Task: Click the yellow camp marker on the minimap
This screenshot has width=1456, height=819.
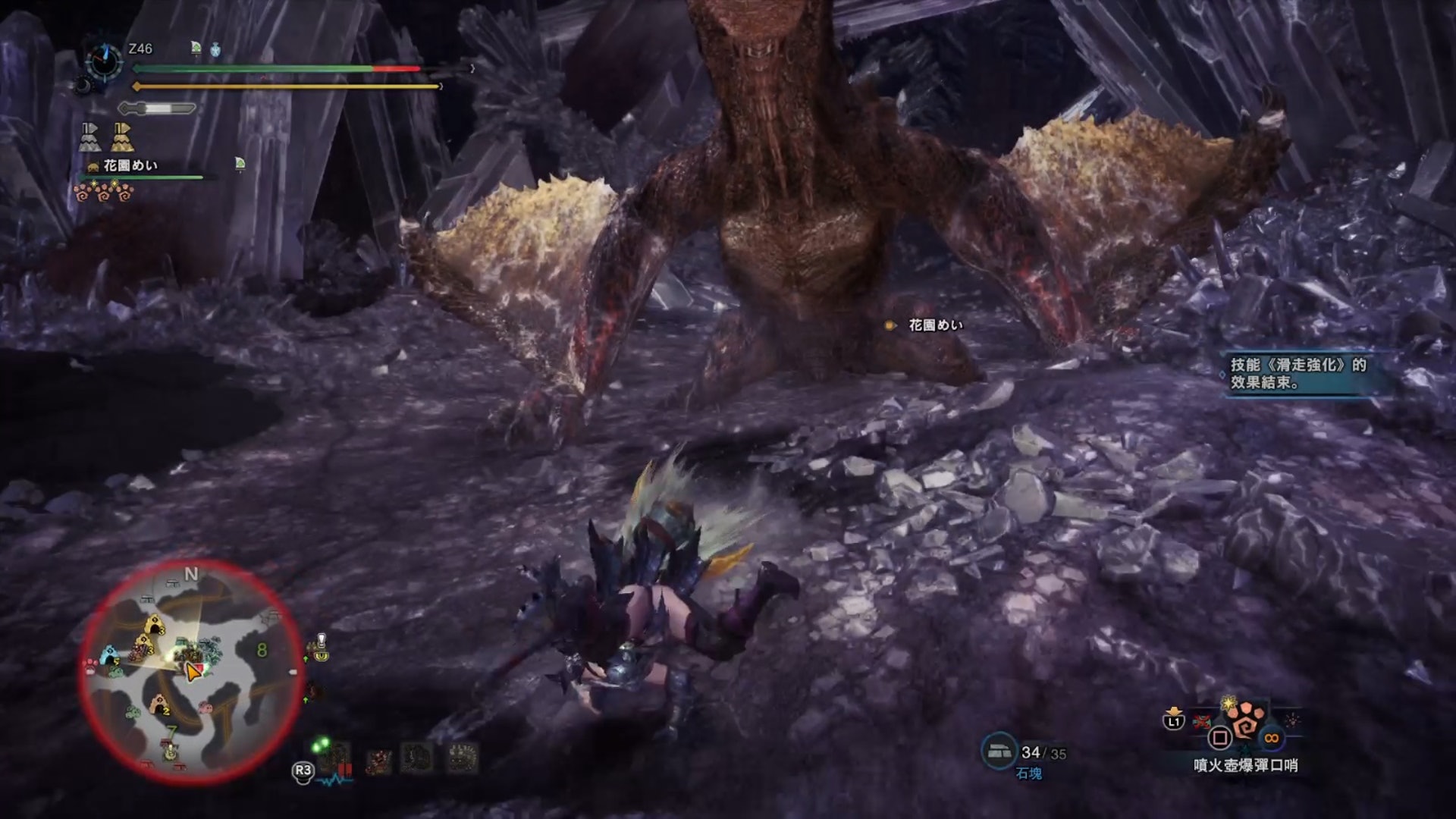Action: click(x=156, y=626)
